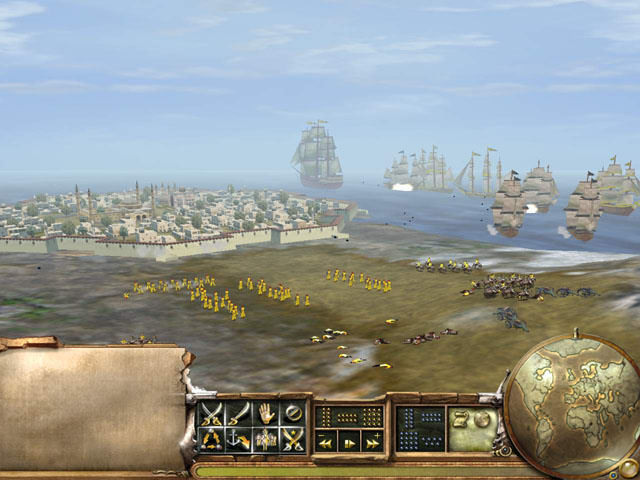Select the anchor with arrow command

pos(238,439)
